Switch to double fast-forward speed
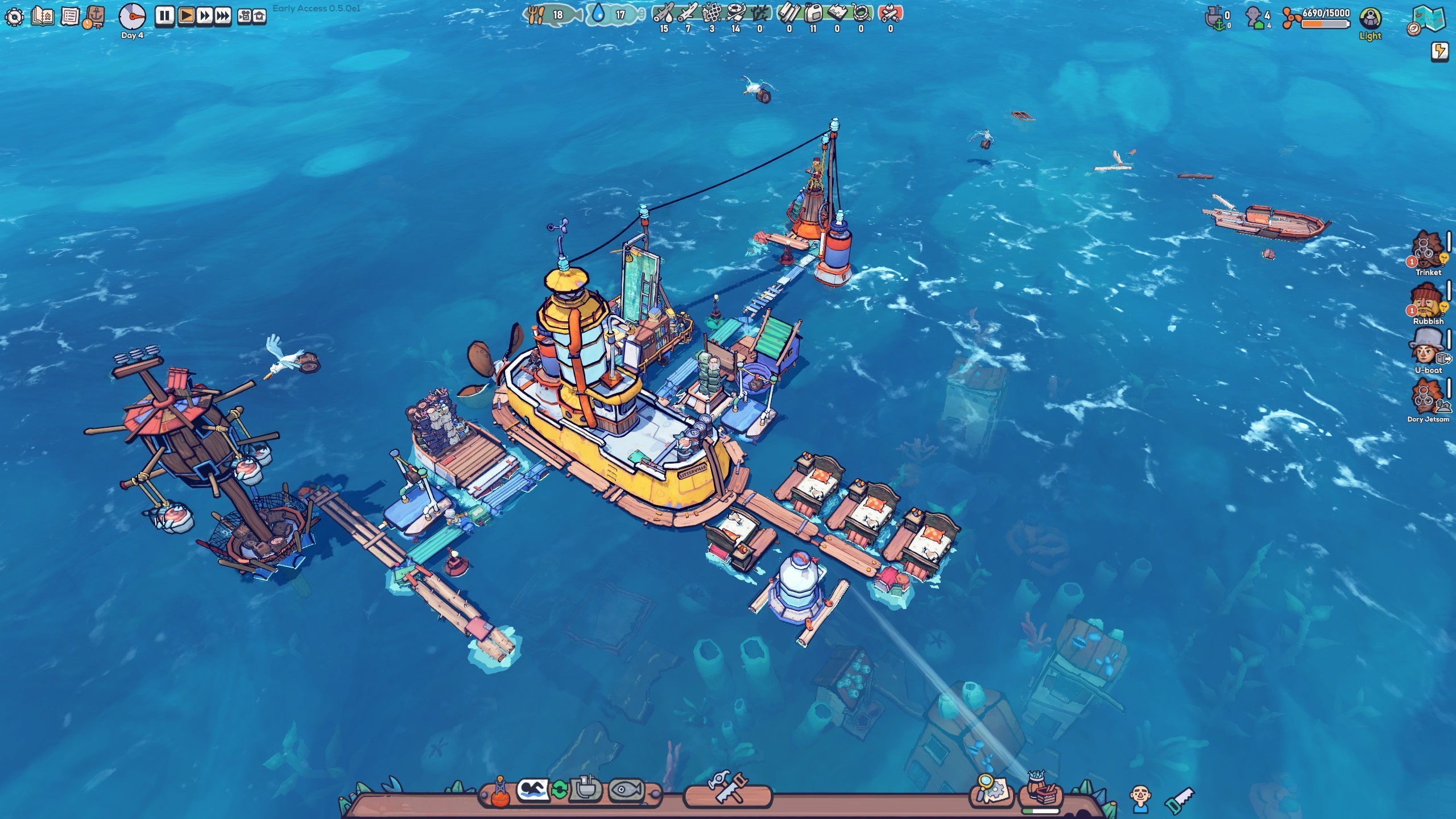This screenshot has height=819, width=1456. pyautogui.click(x=204, y=16)
